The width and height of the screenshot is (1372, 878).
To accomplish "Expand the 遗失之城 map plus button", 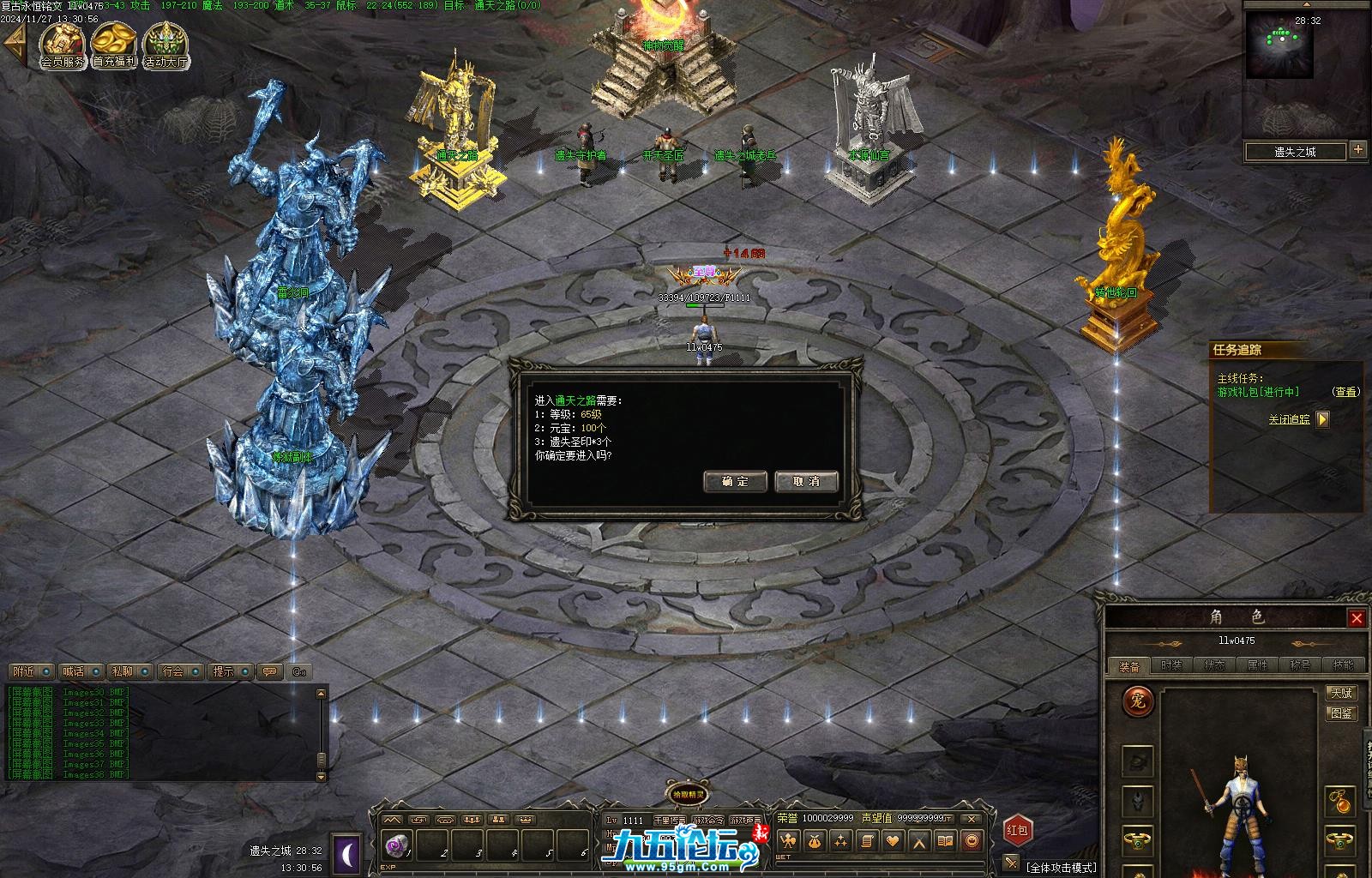I will point(1357,150).
